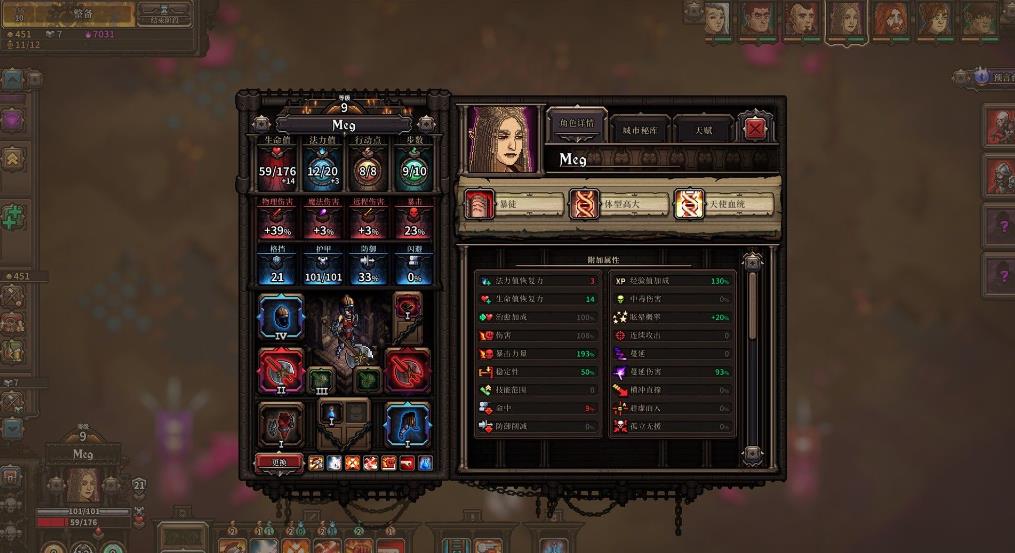This screenshot has height=553, width=1015.
Task: Close the character sheet with the red X
Action: [755, 128]
